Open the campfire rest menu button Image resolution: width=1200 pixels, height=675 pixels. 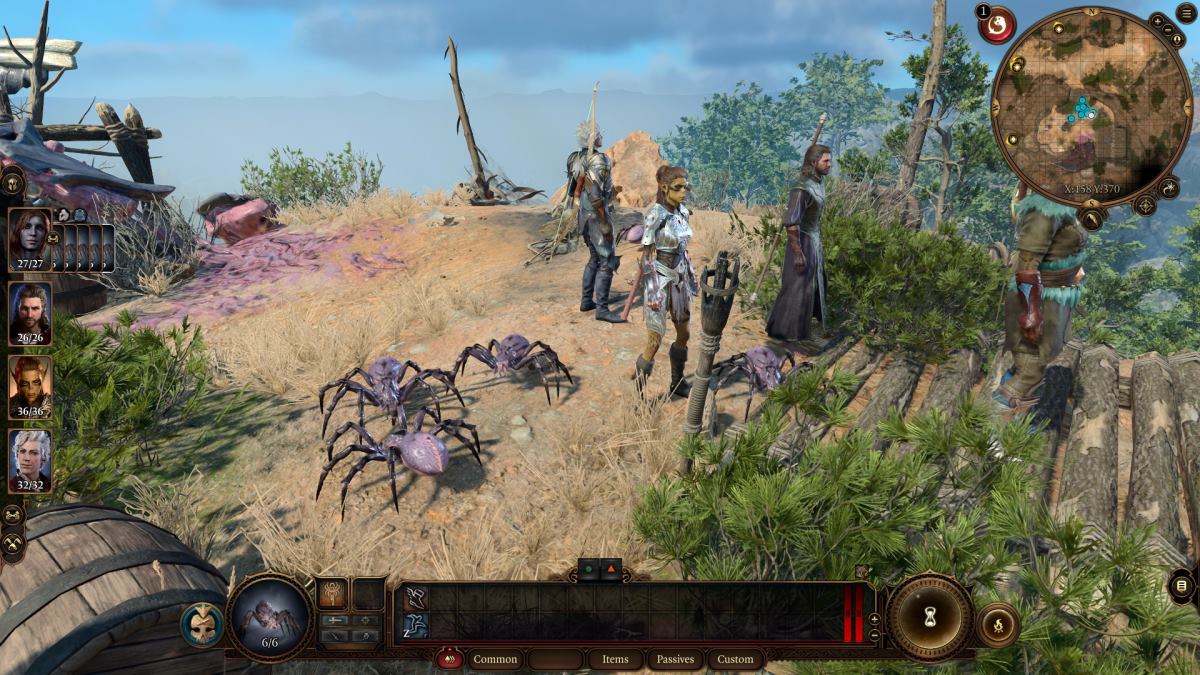(997, 626)
